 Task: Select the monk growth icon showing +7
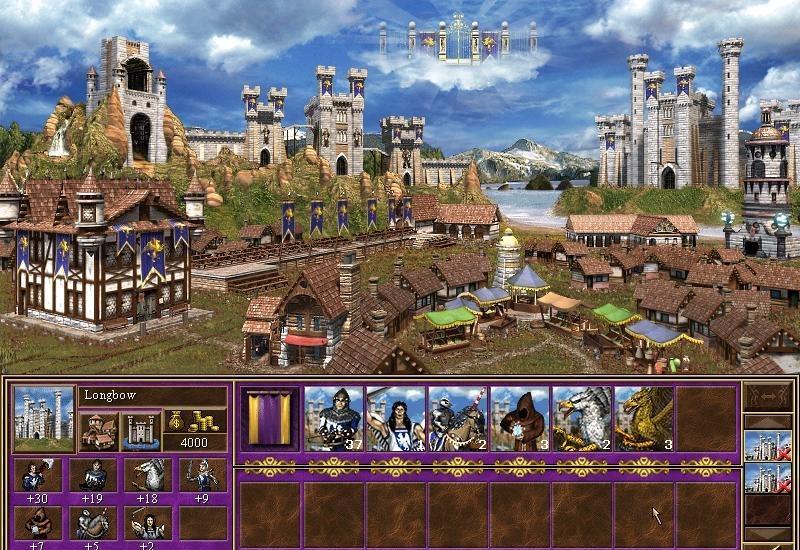click(x=38, y=521)
